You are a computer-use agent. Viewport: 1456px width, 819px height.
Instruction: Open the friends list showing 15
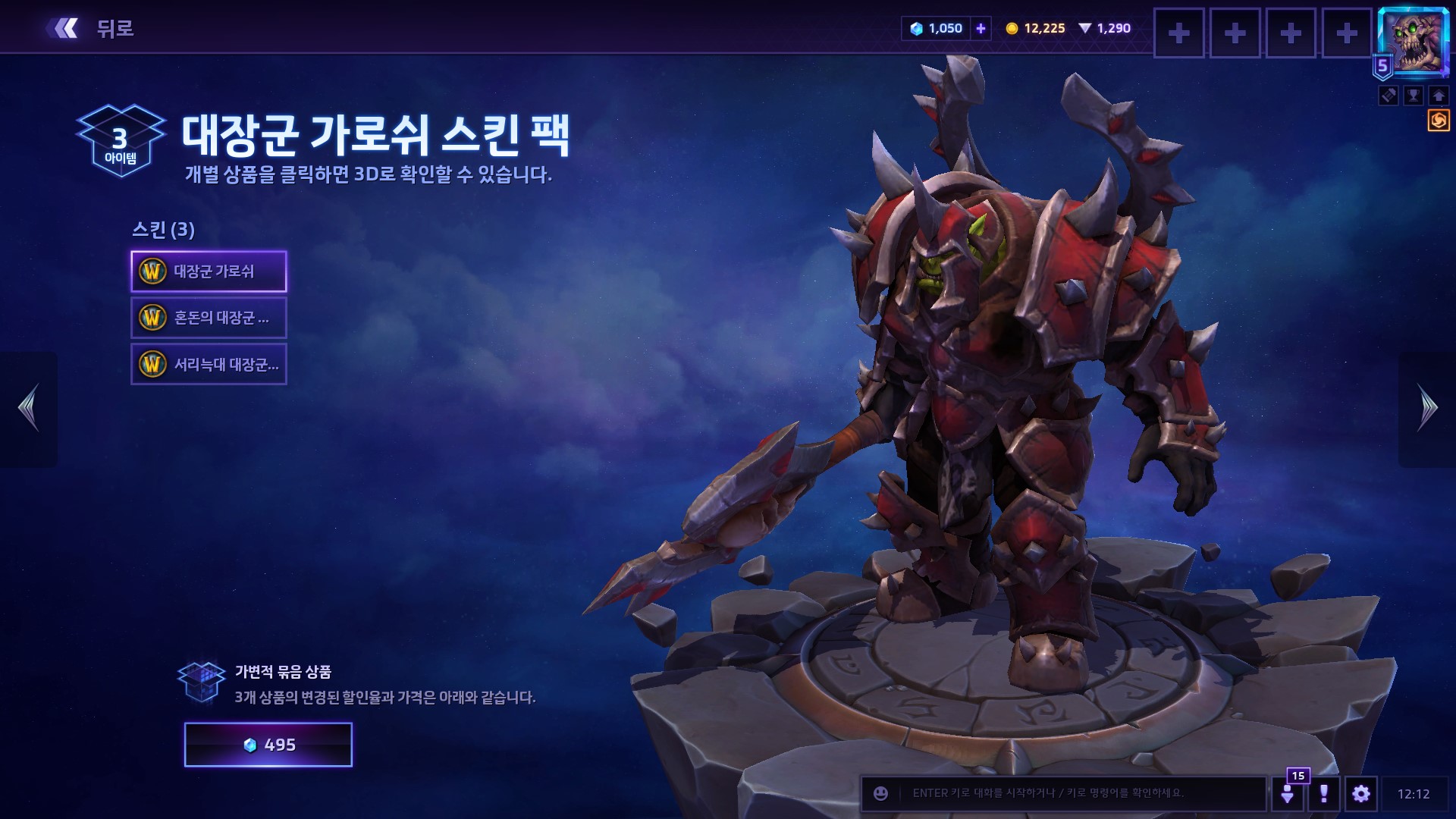(1288, 793)
